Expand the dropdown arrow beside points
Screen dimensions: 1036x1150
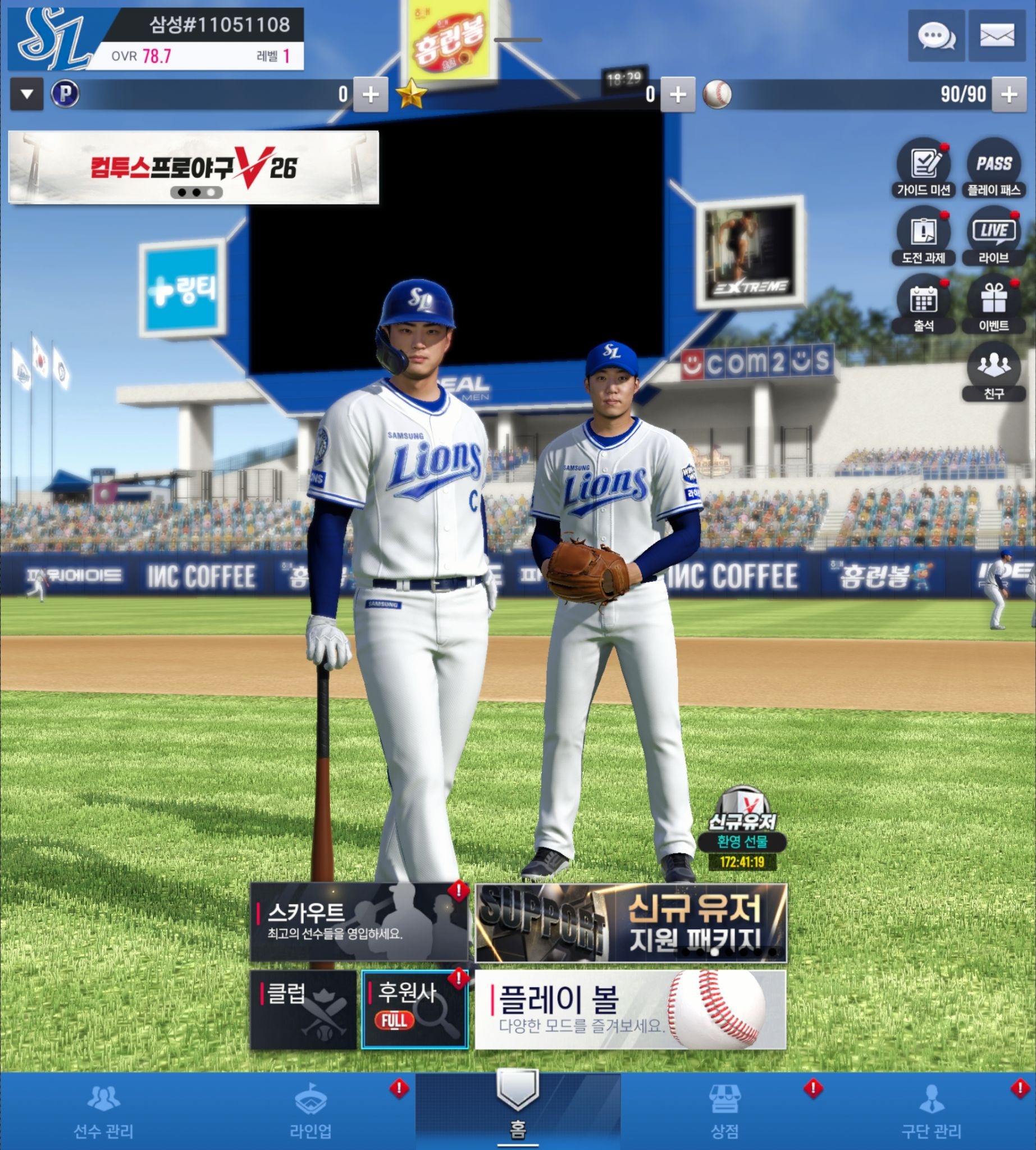click(x=27, y=94)
